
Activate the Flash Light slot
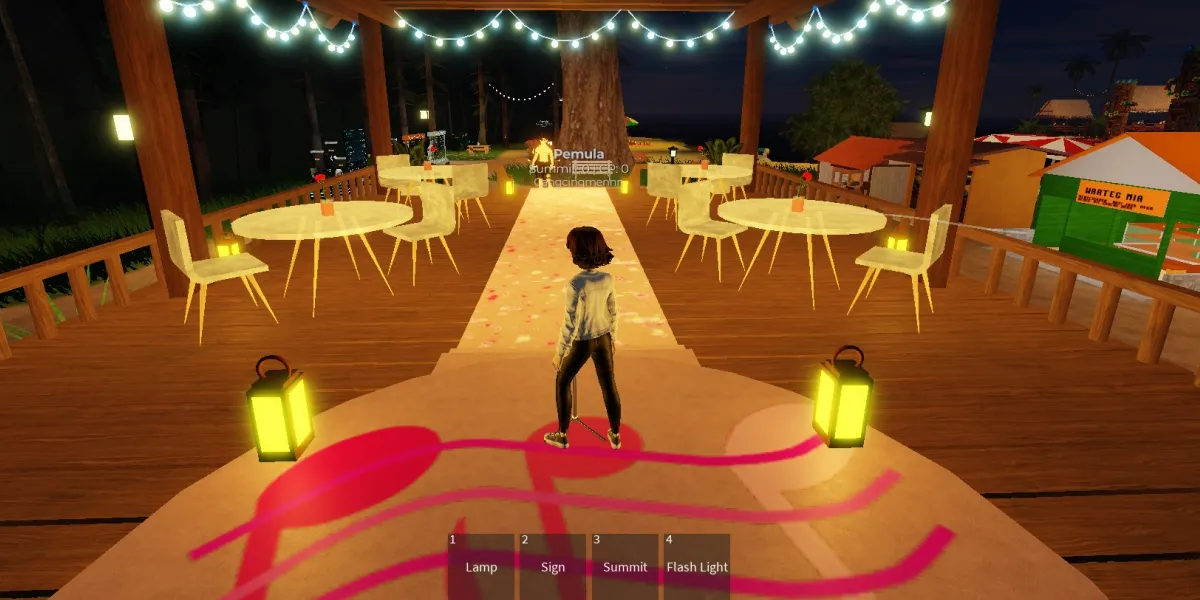click(697, 566)
